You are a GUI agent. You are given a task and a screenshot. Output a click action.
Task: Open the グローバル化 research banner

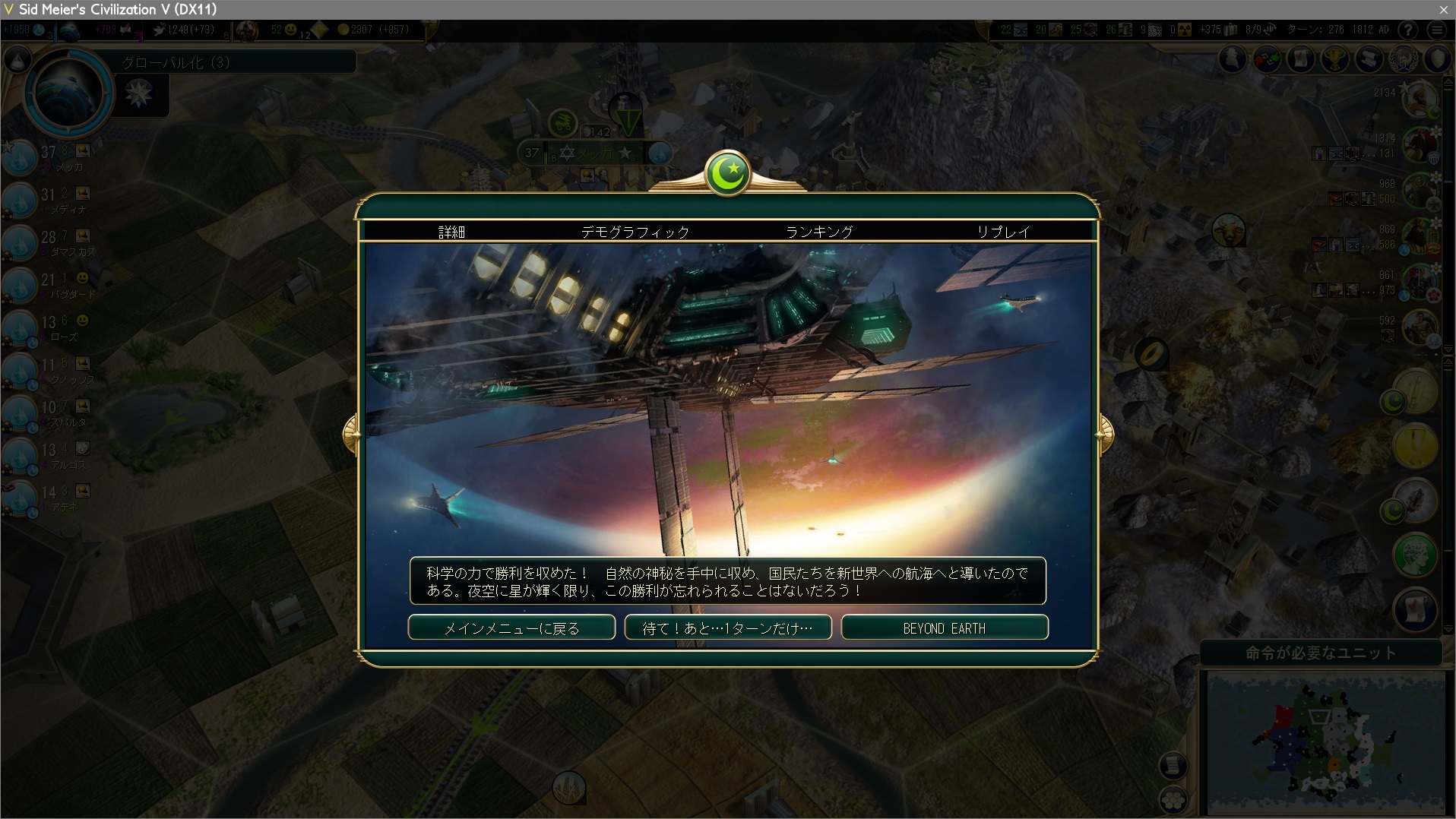click(237, 62)
